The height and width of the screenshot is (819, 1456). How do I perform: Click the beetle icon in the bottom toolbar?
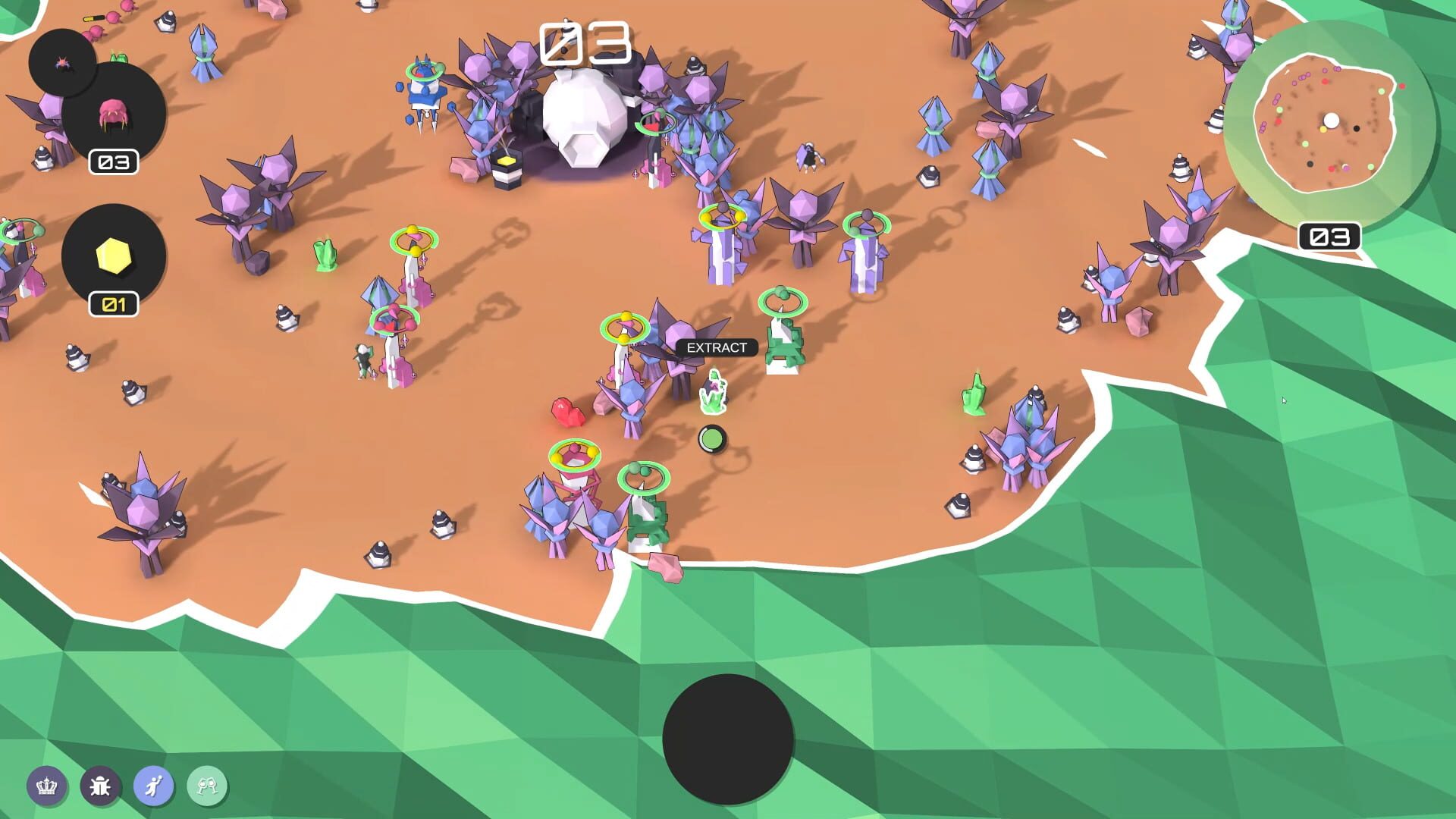101,787
